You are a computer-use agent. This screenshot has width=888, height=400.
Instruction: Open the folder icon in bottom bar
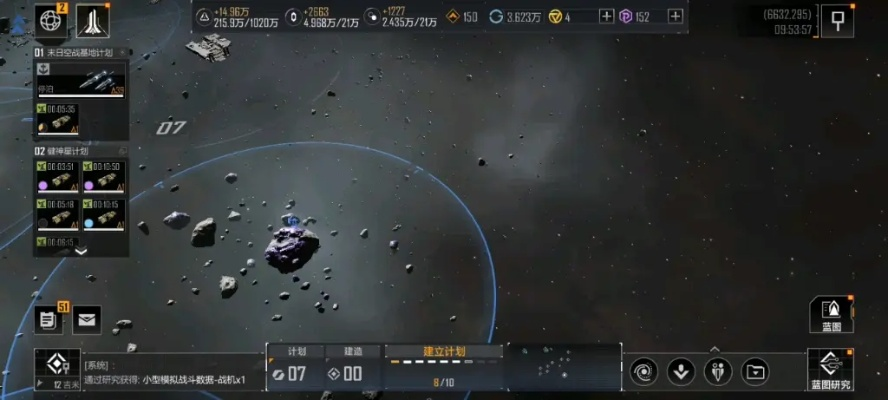click(x=756, y=372)
